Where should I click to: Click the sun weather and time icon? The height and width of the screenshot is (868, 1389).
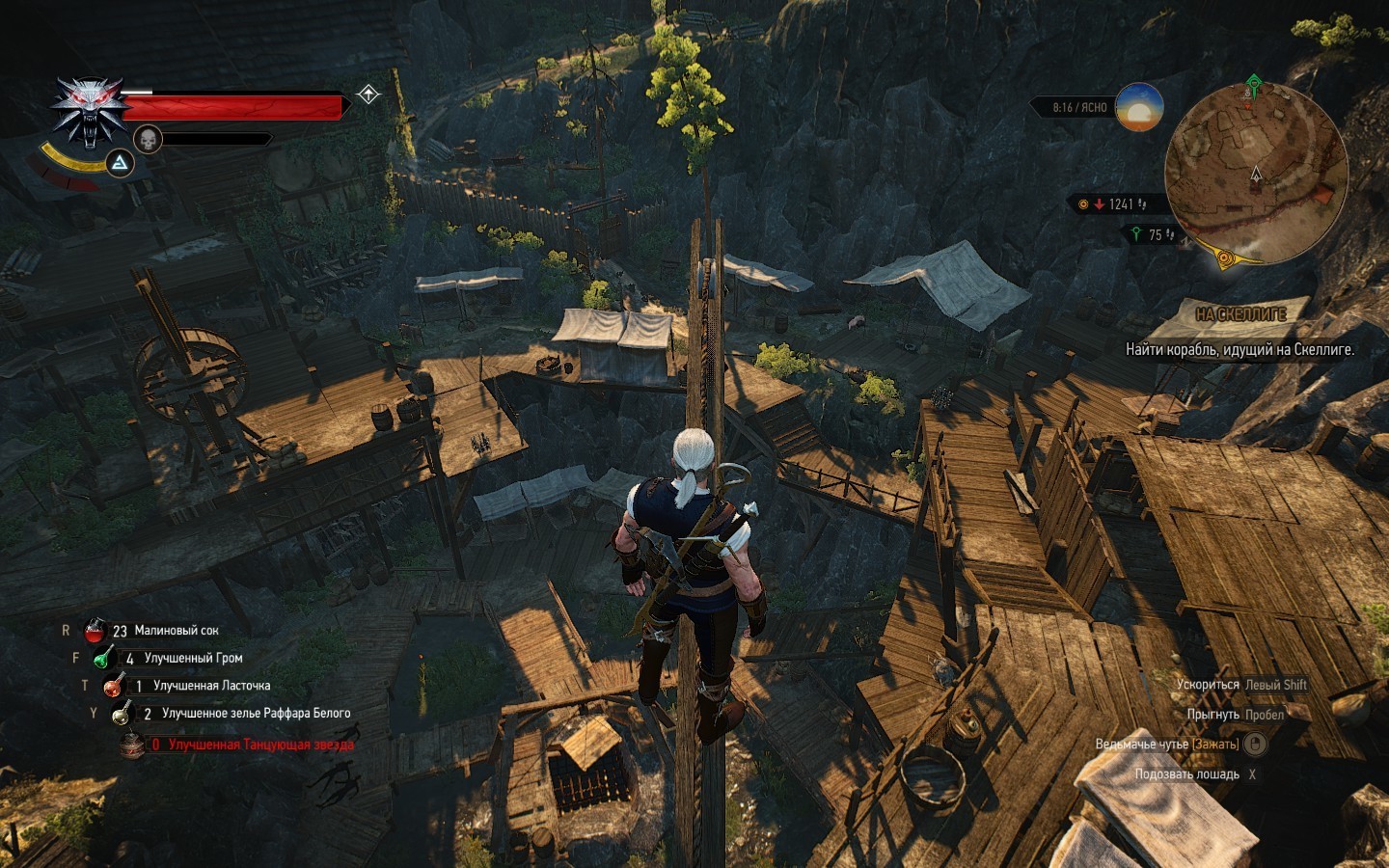1139,107
